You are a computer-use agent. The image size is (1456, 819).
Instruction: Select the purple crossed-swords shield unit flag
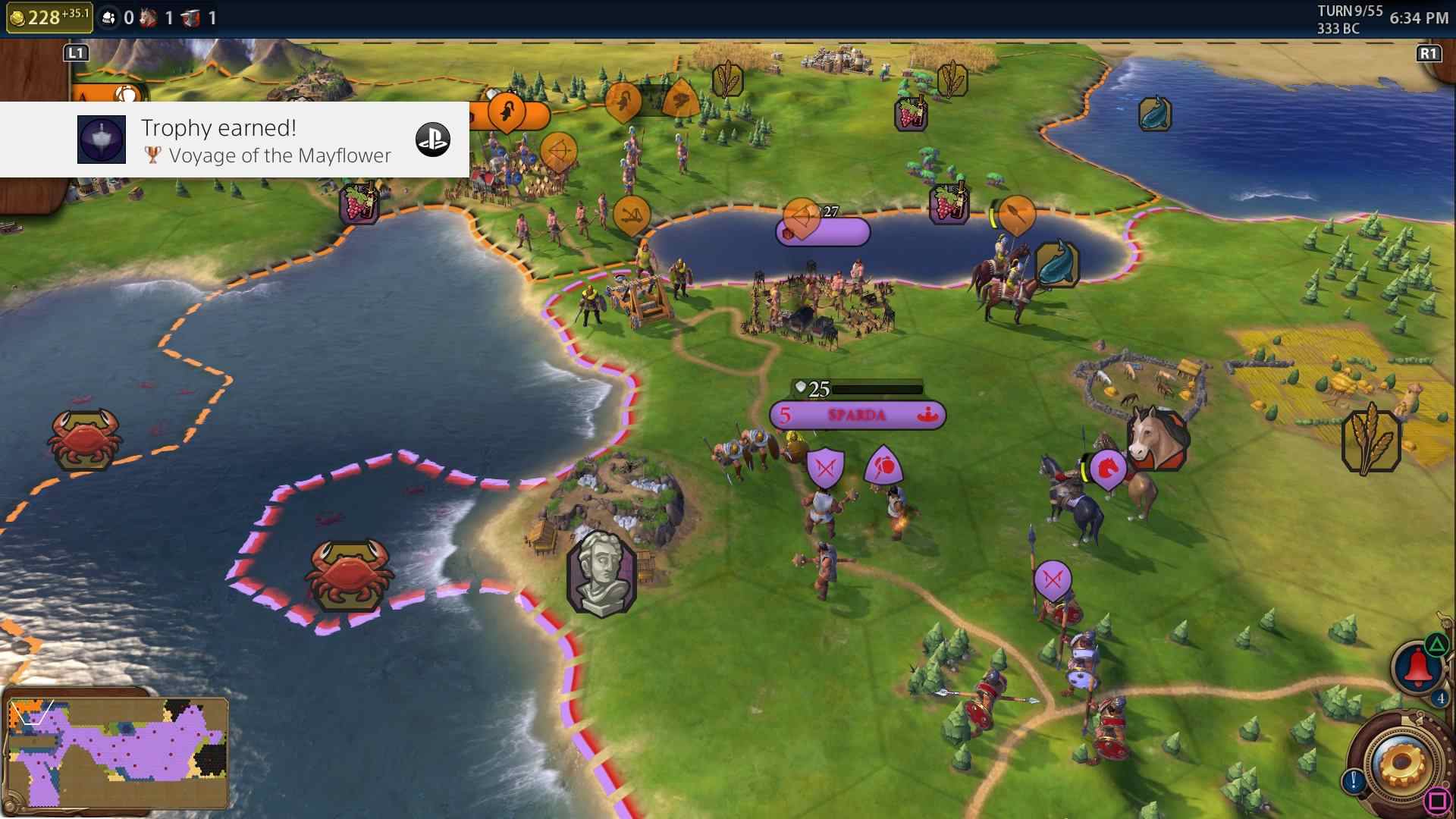(x=825, y=468)
